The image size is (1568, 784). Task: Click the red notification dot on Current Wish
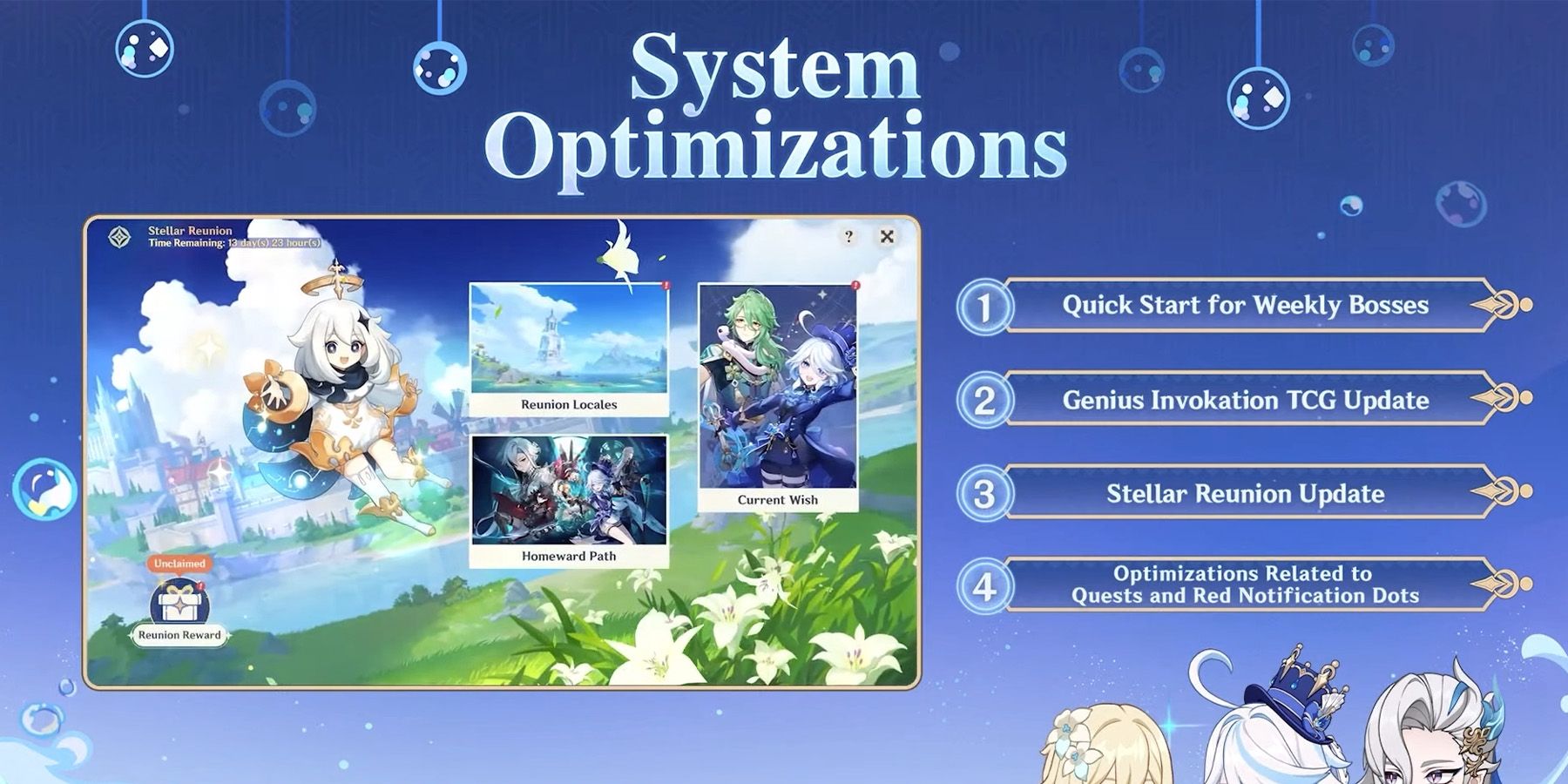pyautogui.click(x=857, y=285)
